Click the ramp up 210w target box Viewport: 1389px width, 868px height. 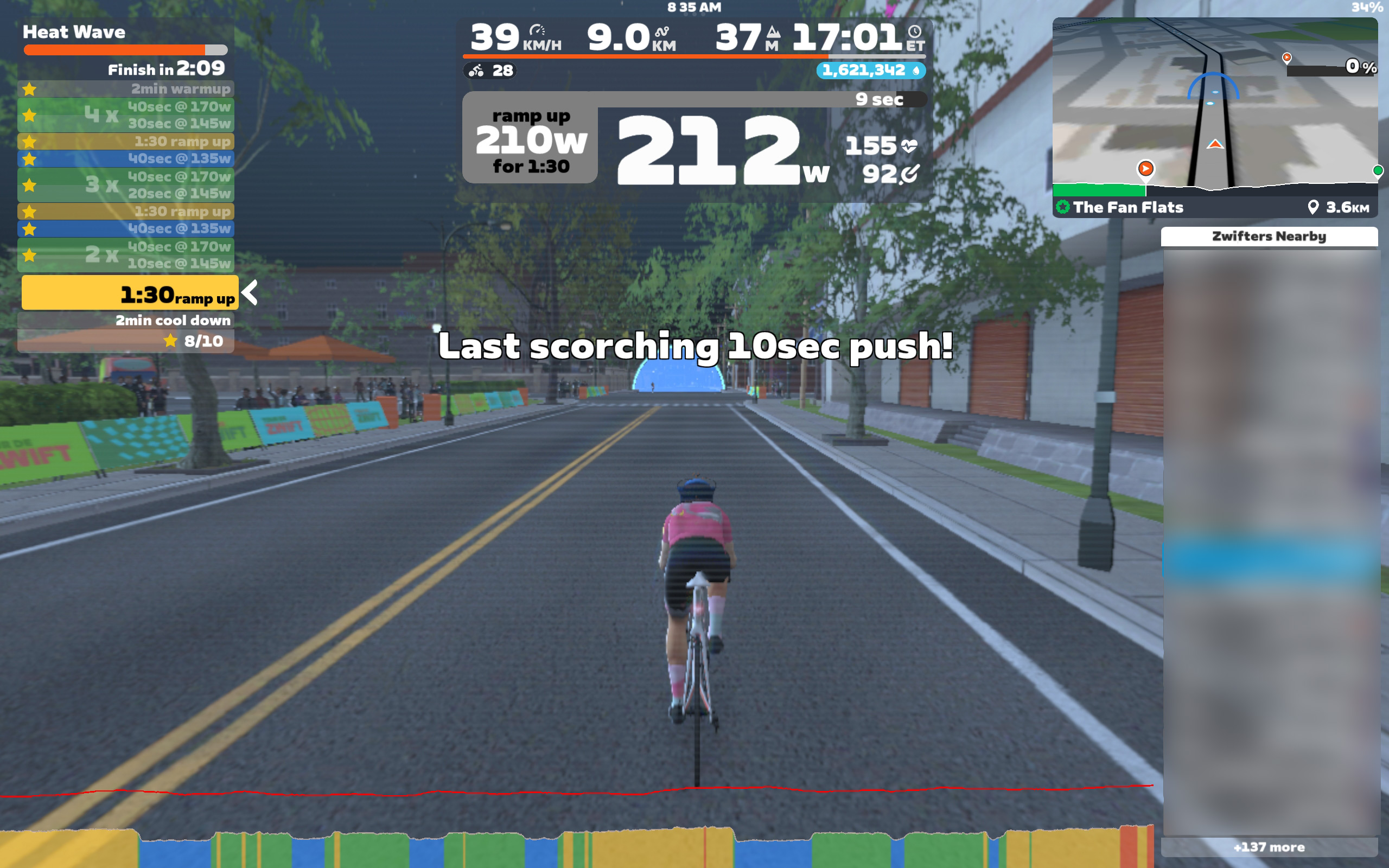tap(530, 138)
